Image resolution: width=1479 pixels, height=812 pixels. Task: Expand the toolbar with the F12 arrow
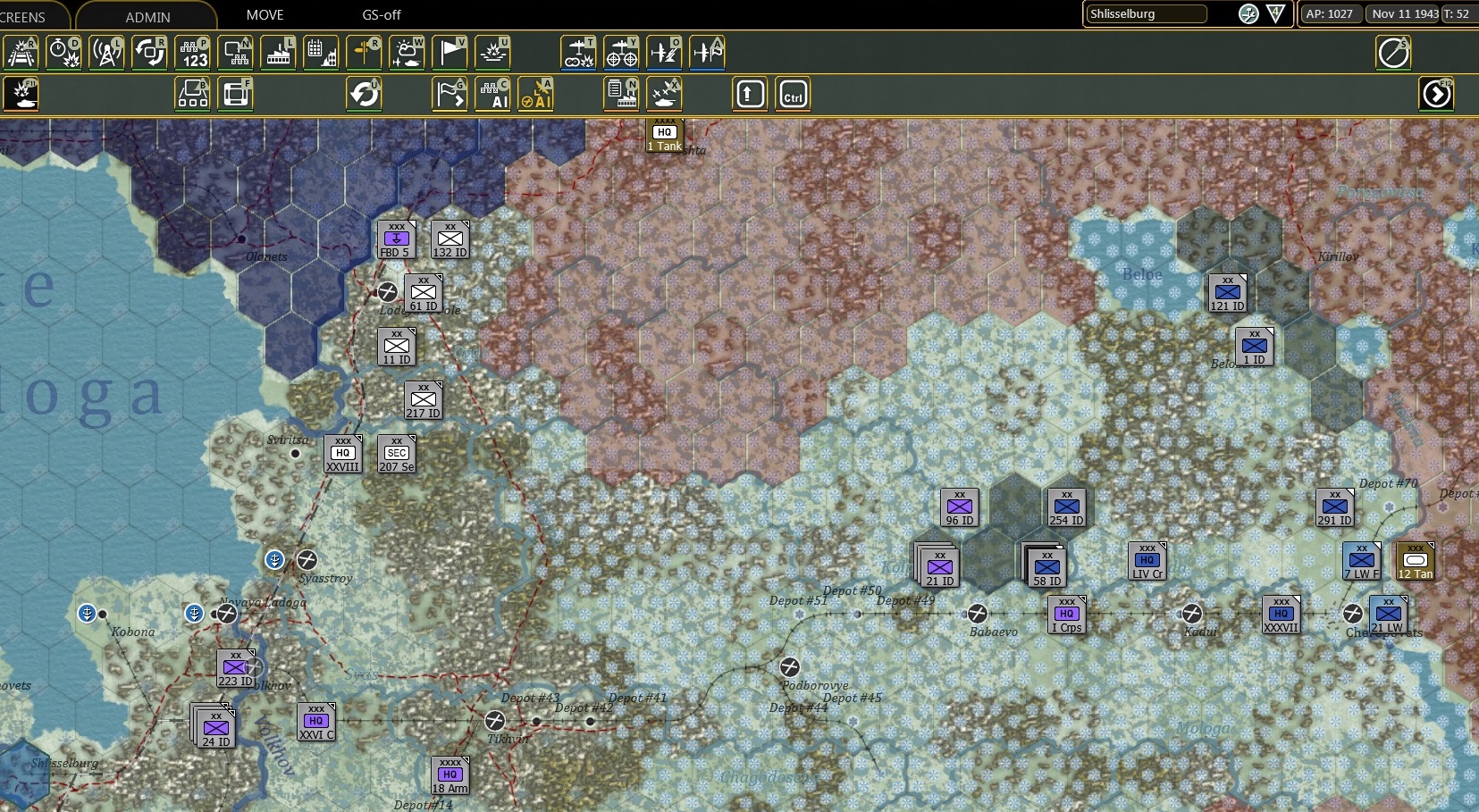click(x=1437, y=94)
